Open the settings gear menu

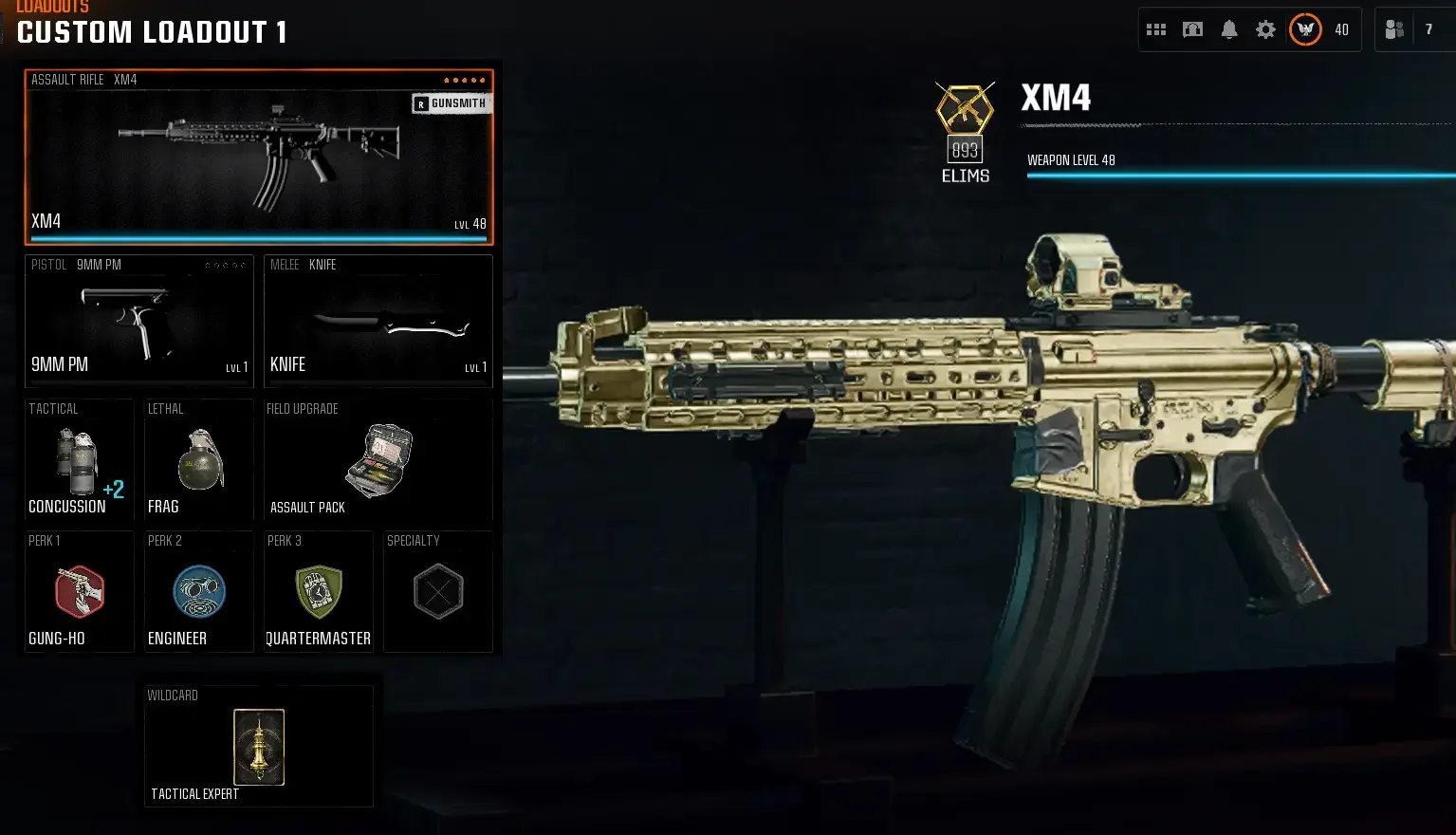(x=1265, y=28)
